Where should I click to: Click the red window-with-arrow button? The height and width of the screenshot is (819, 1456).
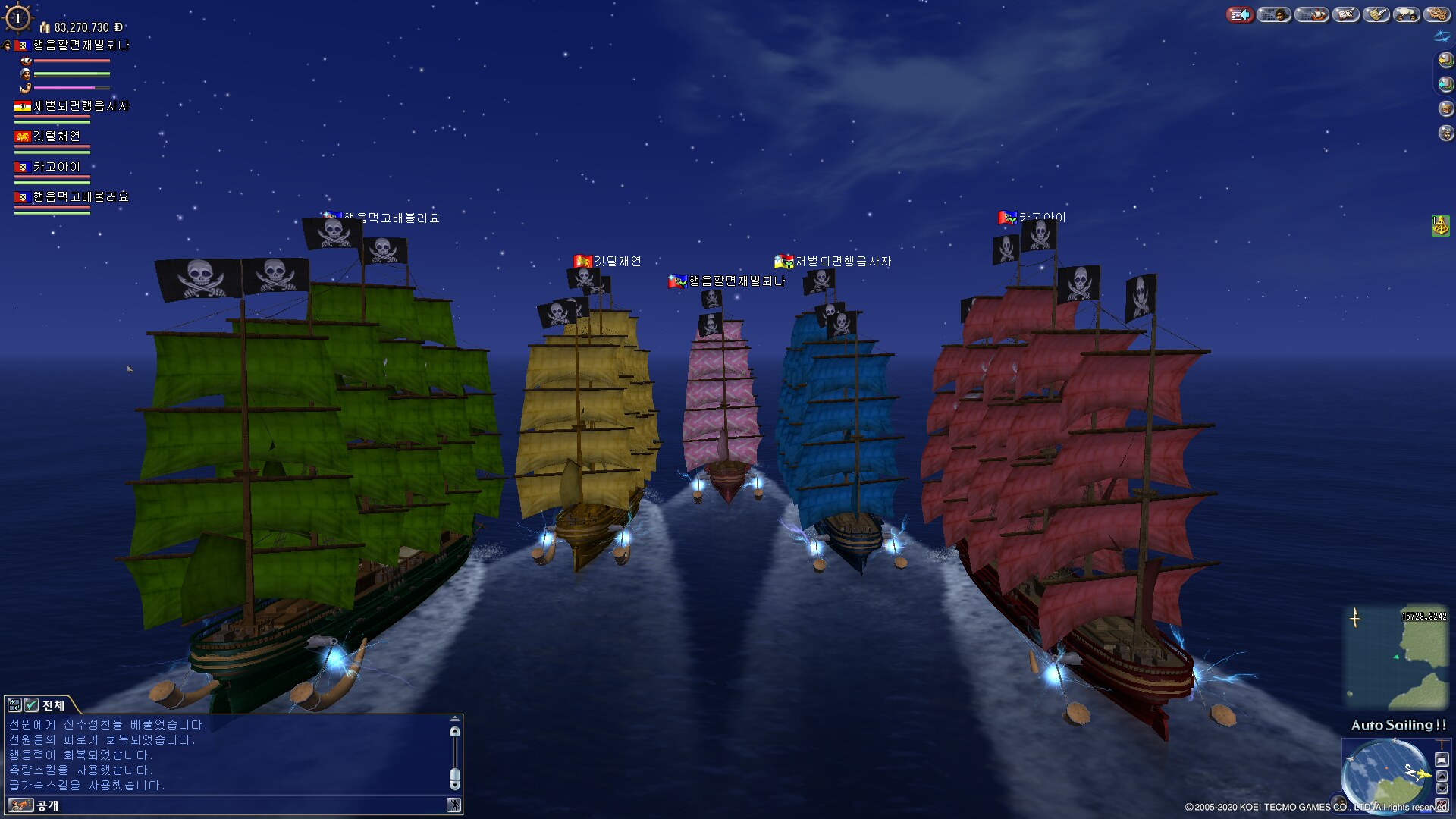pos(1240,14)
